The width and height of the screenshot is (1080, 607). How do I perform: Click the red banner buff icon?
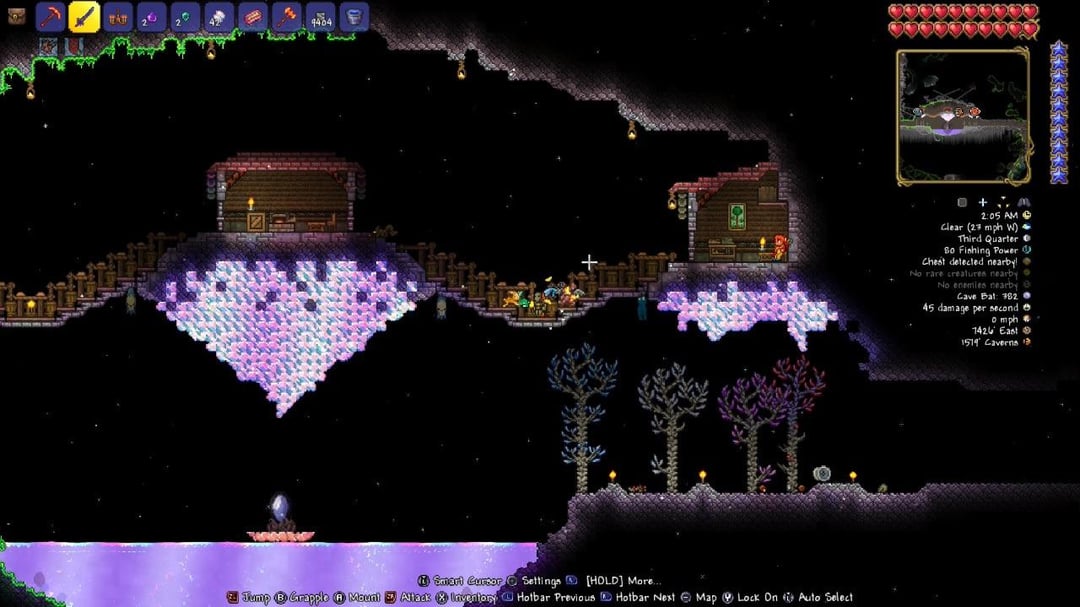(x=73, y=46)
